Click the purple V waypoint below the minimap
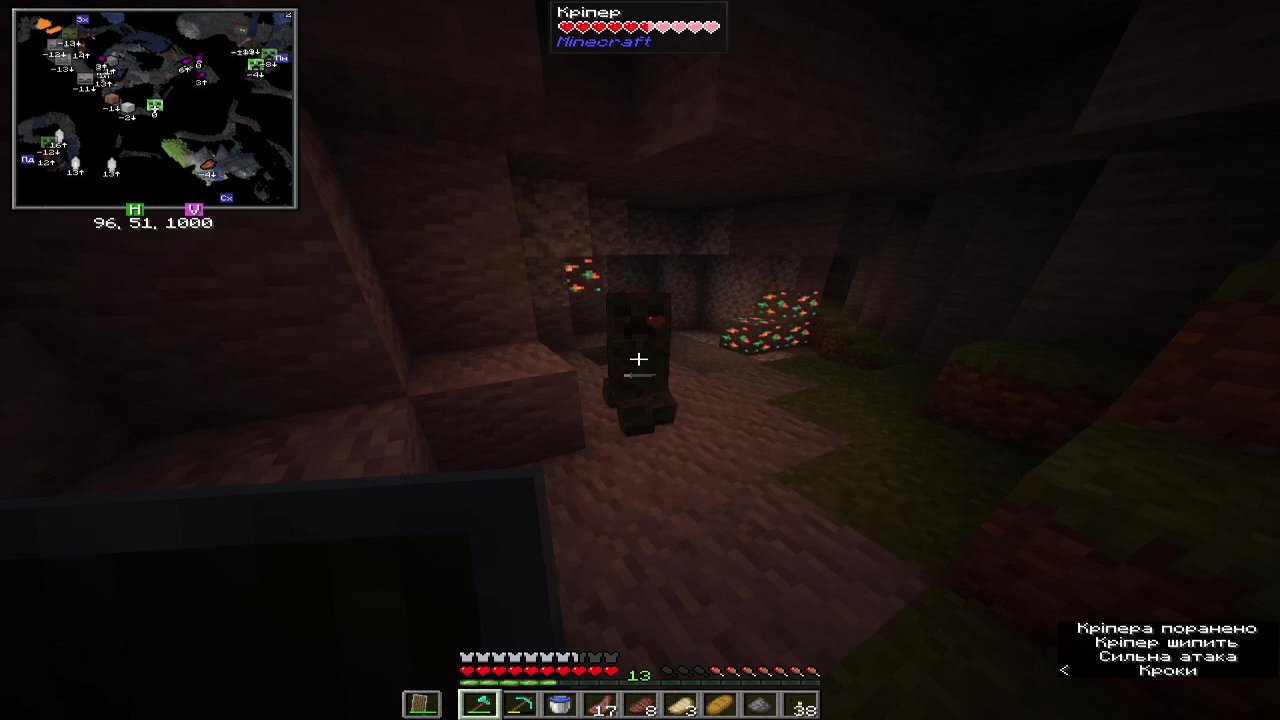Screen dimensions: 1280x720 click(194, 210)
